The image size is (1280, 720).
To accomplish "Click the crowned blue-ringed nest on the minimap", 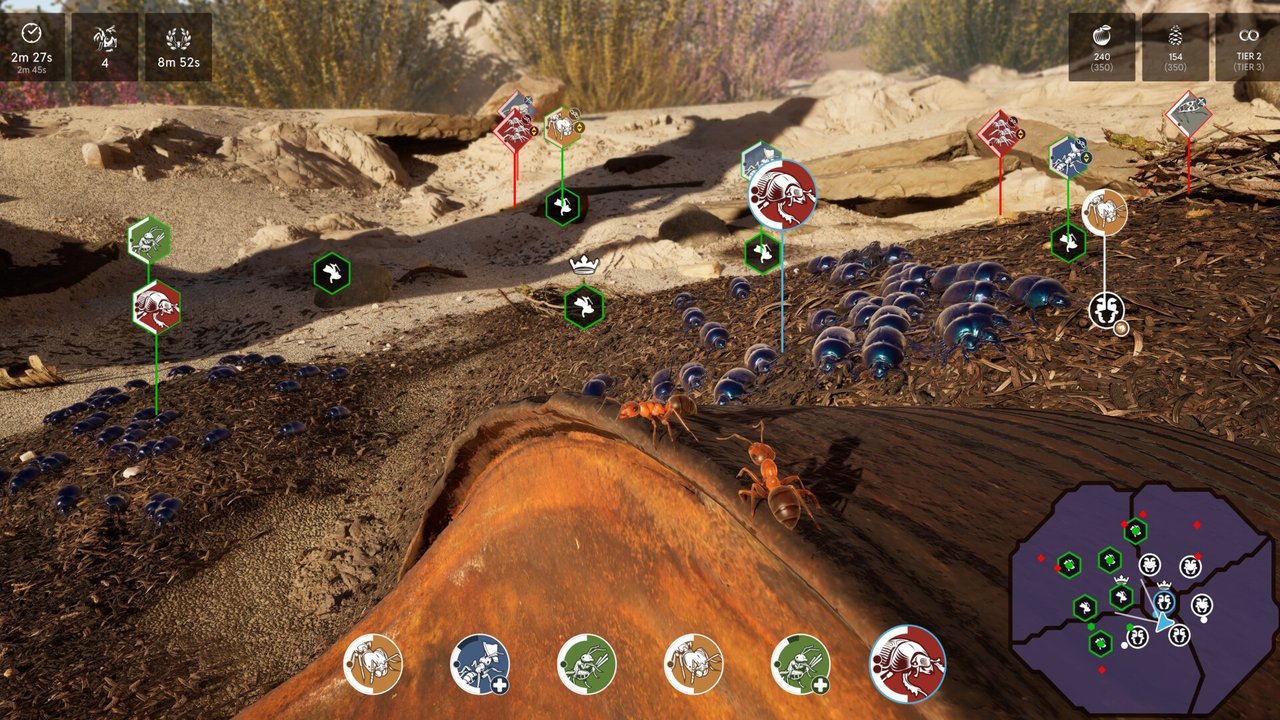I will click(x=1164, y=601).
